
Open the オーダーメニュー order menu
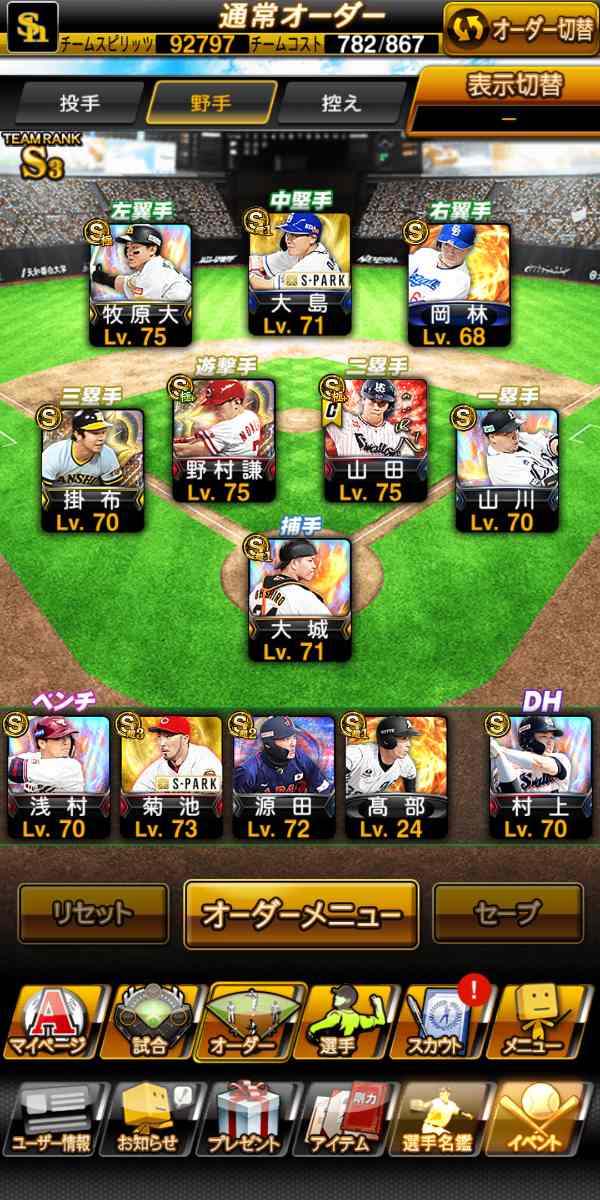pyautogui.click(x=301, y=913)
